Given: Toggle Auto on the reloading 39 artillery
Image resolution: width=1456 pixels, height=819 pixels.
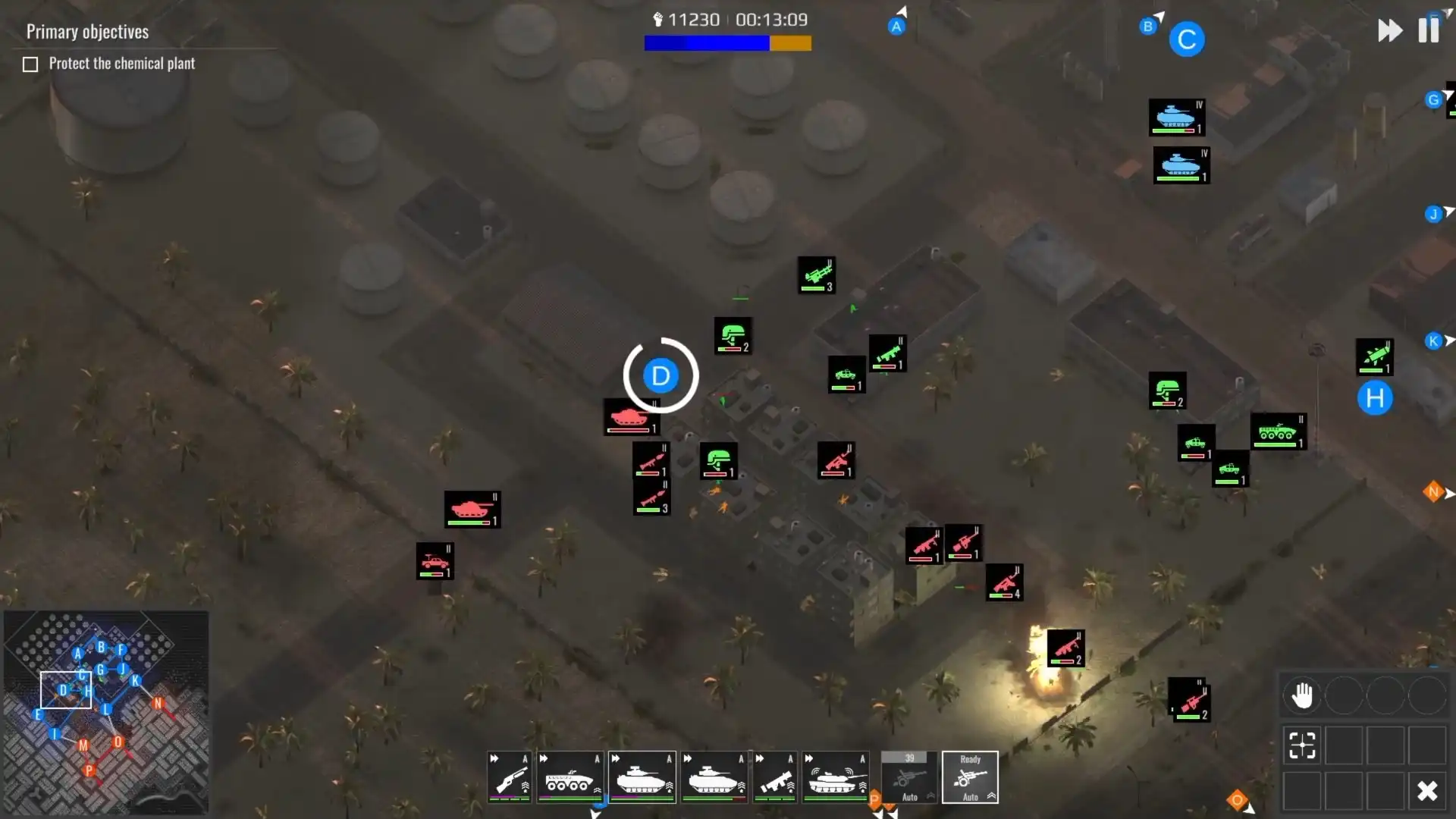Looking at the screenshot, I should [909, 796].
